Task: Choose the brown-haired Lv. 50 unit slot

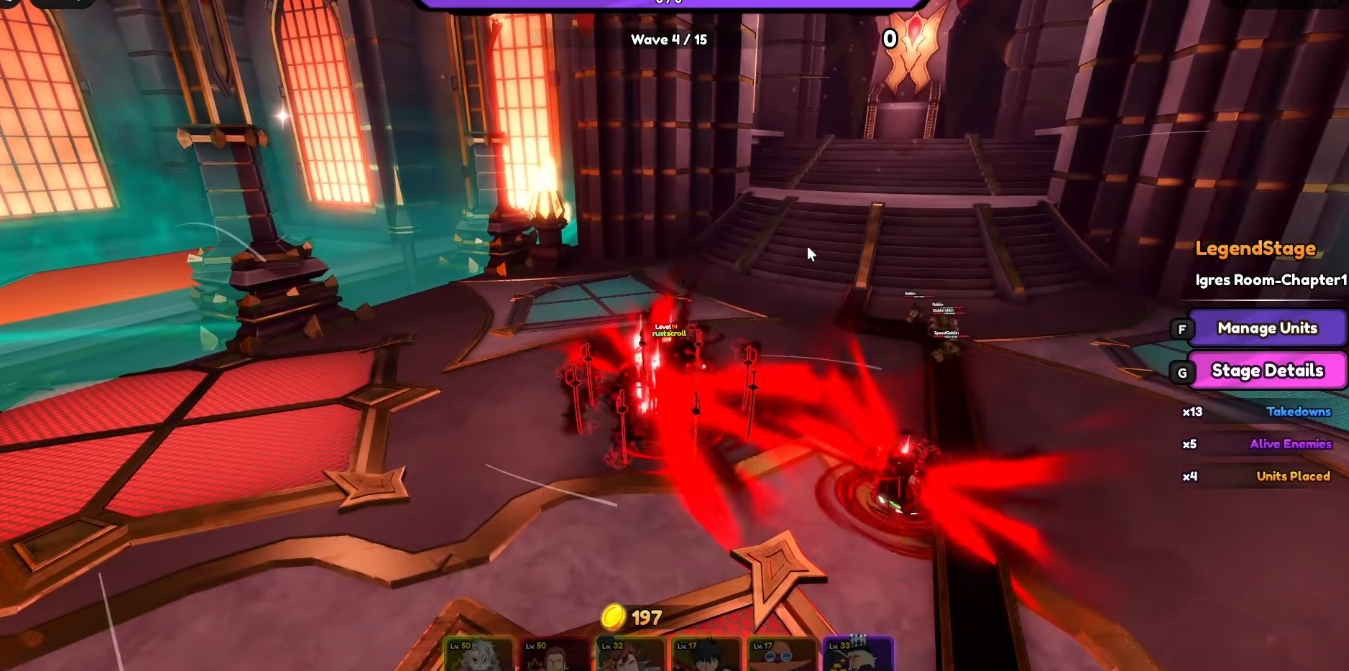Action: pyautogui.click(x=555, y=654)
